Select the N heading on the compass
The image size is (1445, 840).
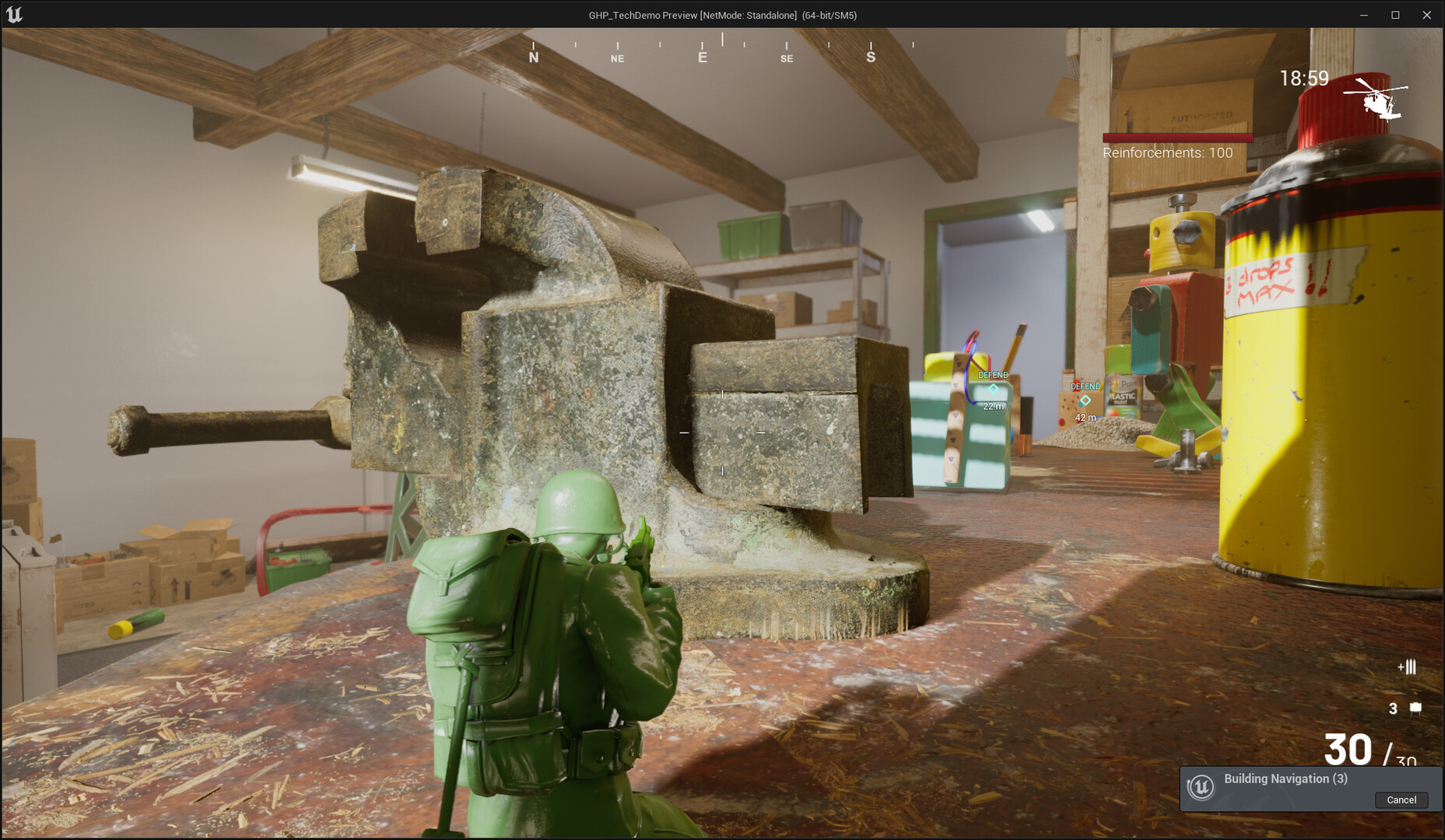[x=534, y=57]
